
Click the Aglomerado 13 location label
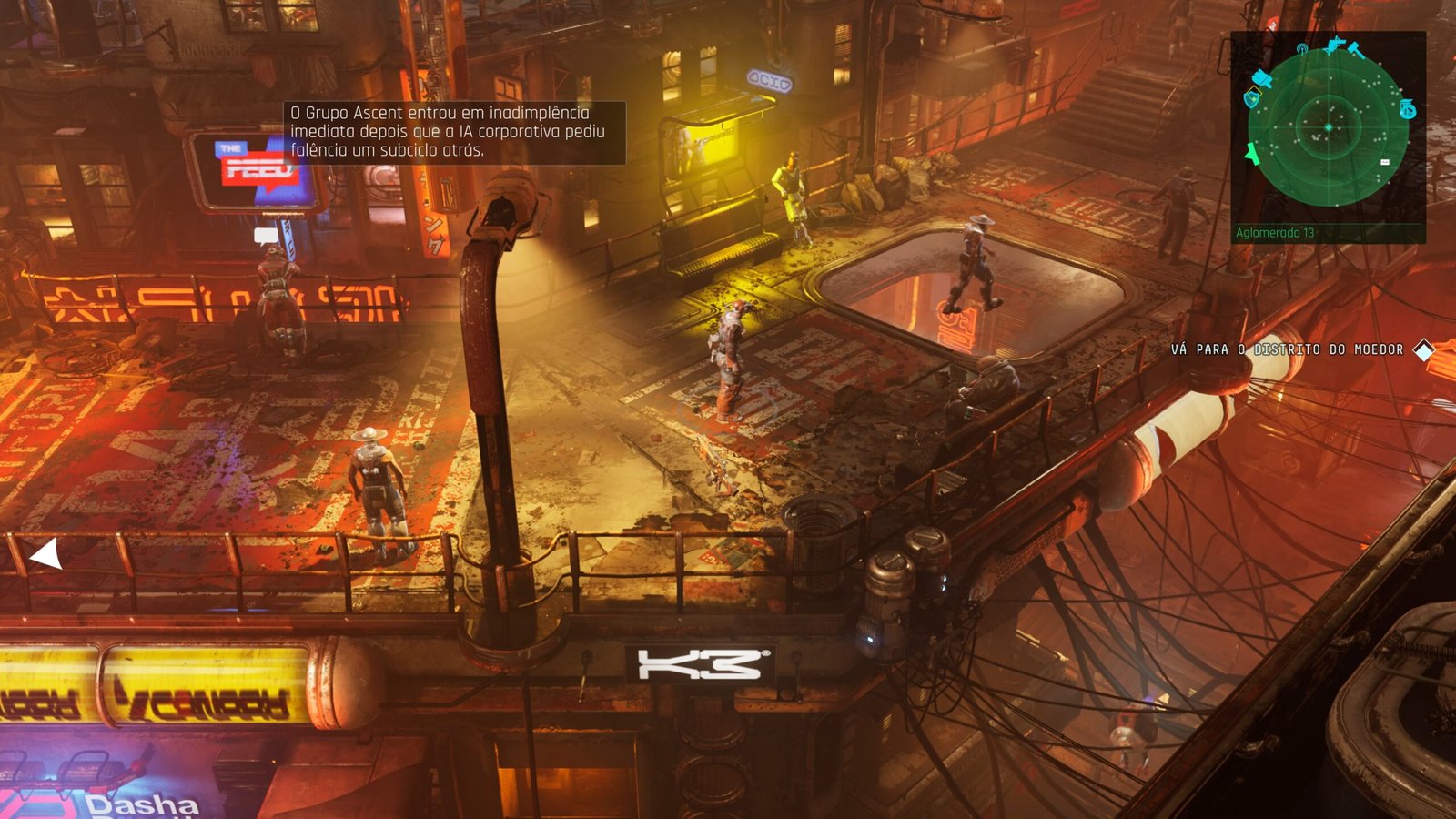click(x=1275, y=233)
